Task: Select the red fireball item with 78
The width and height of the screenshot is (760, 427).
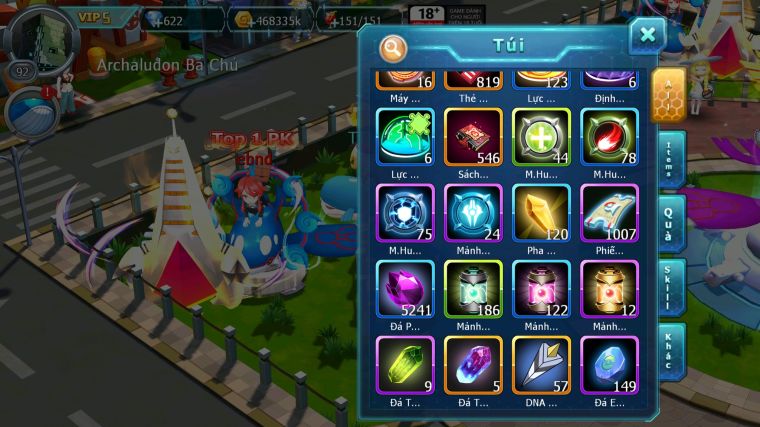Action: 609,137
